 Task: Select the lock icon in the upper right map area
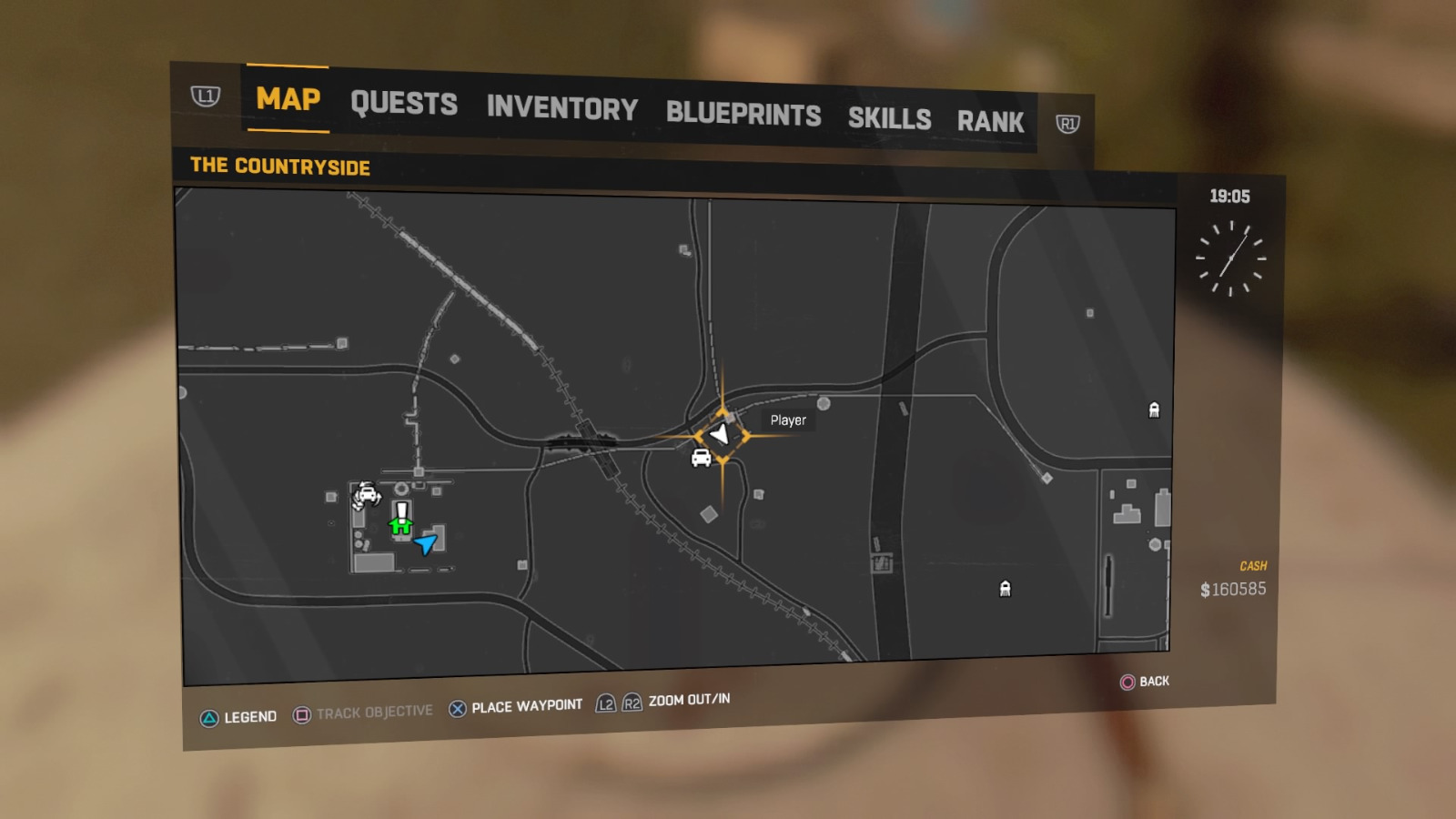[1154, 411]
